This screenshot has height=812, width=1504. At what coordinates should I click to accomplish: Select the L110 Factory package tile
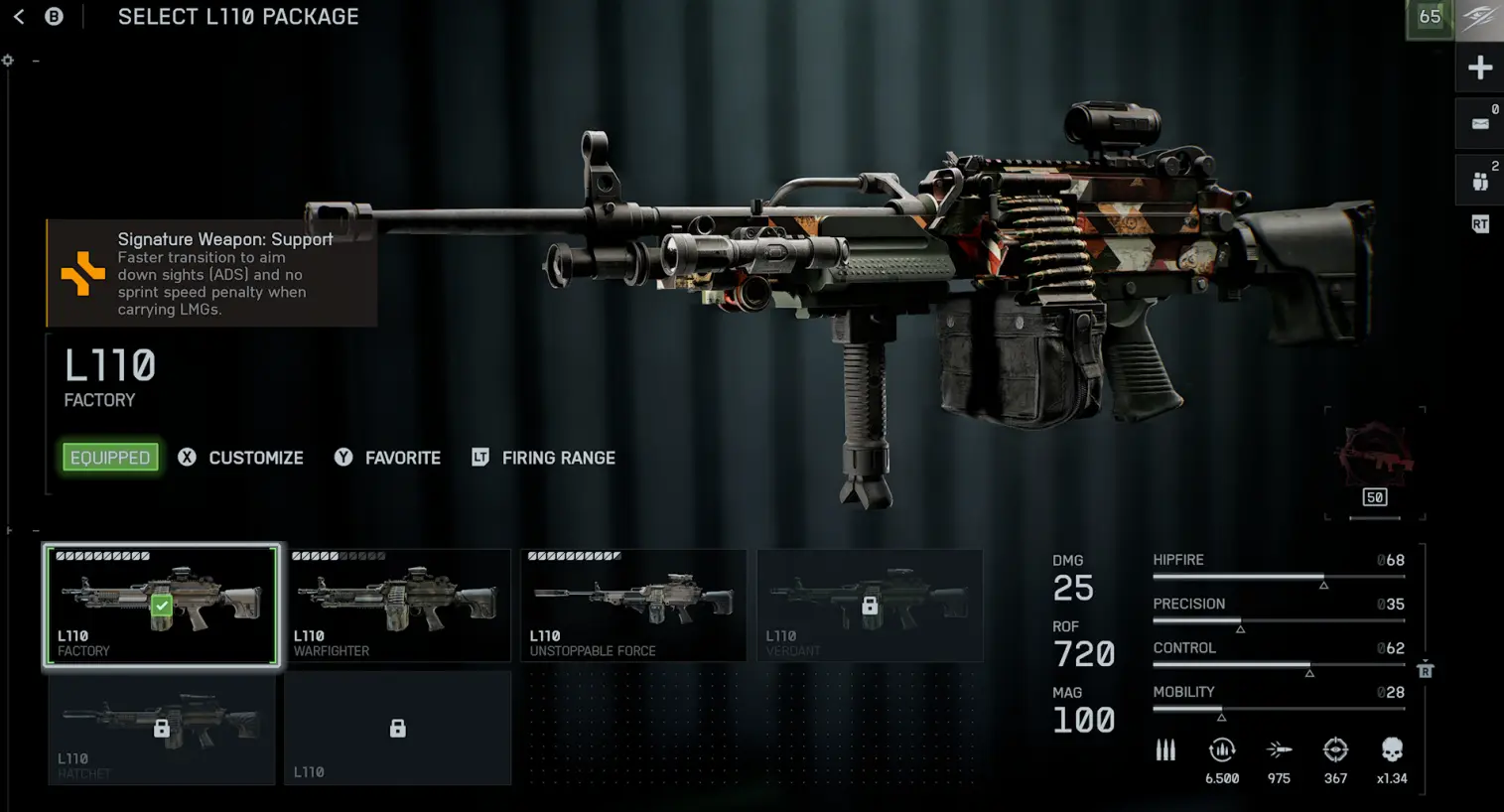(x=162, y=604)
